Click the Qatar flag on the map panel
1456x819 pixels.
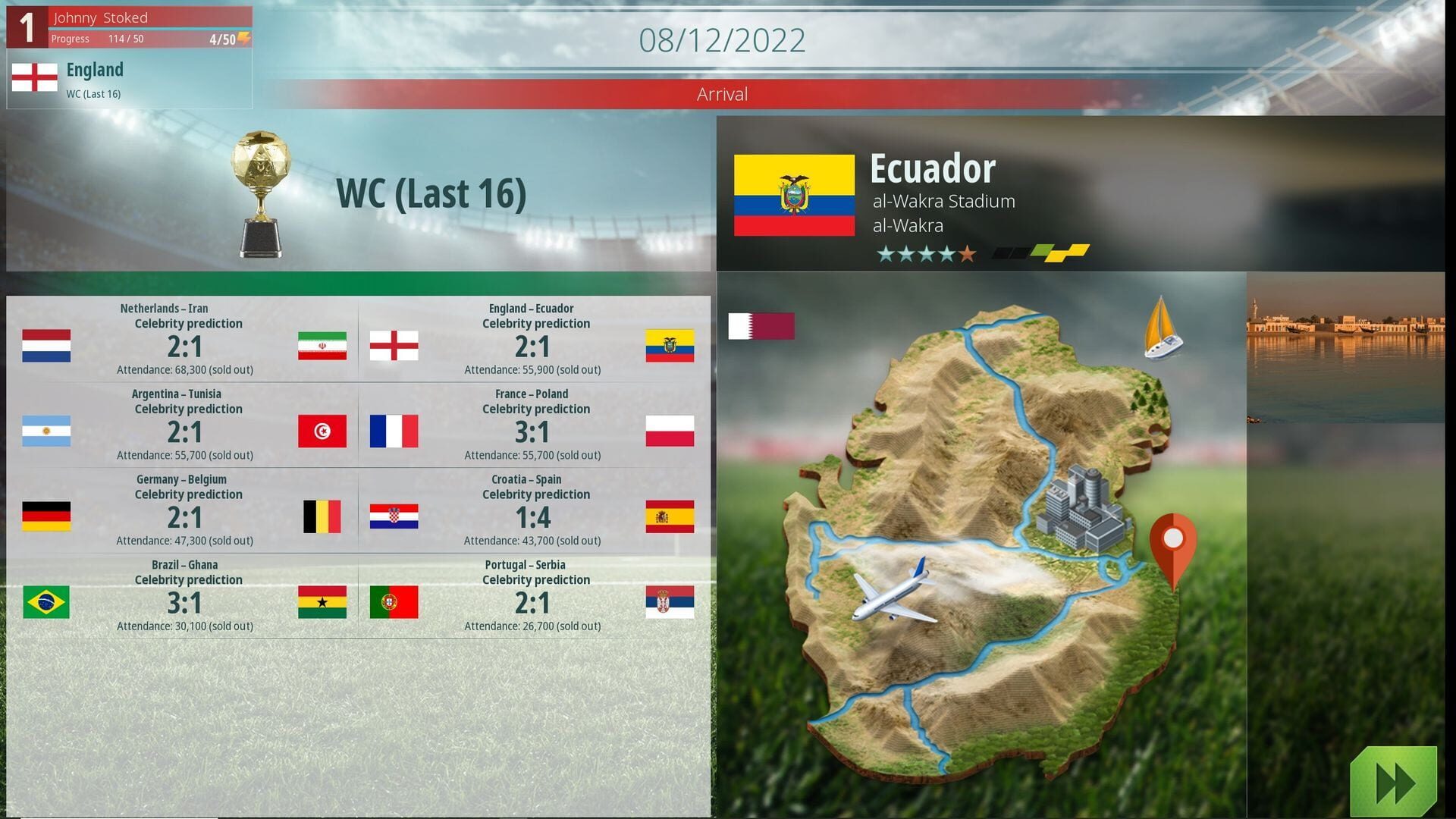click(x=761, y=326)
